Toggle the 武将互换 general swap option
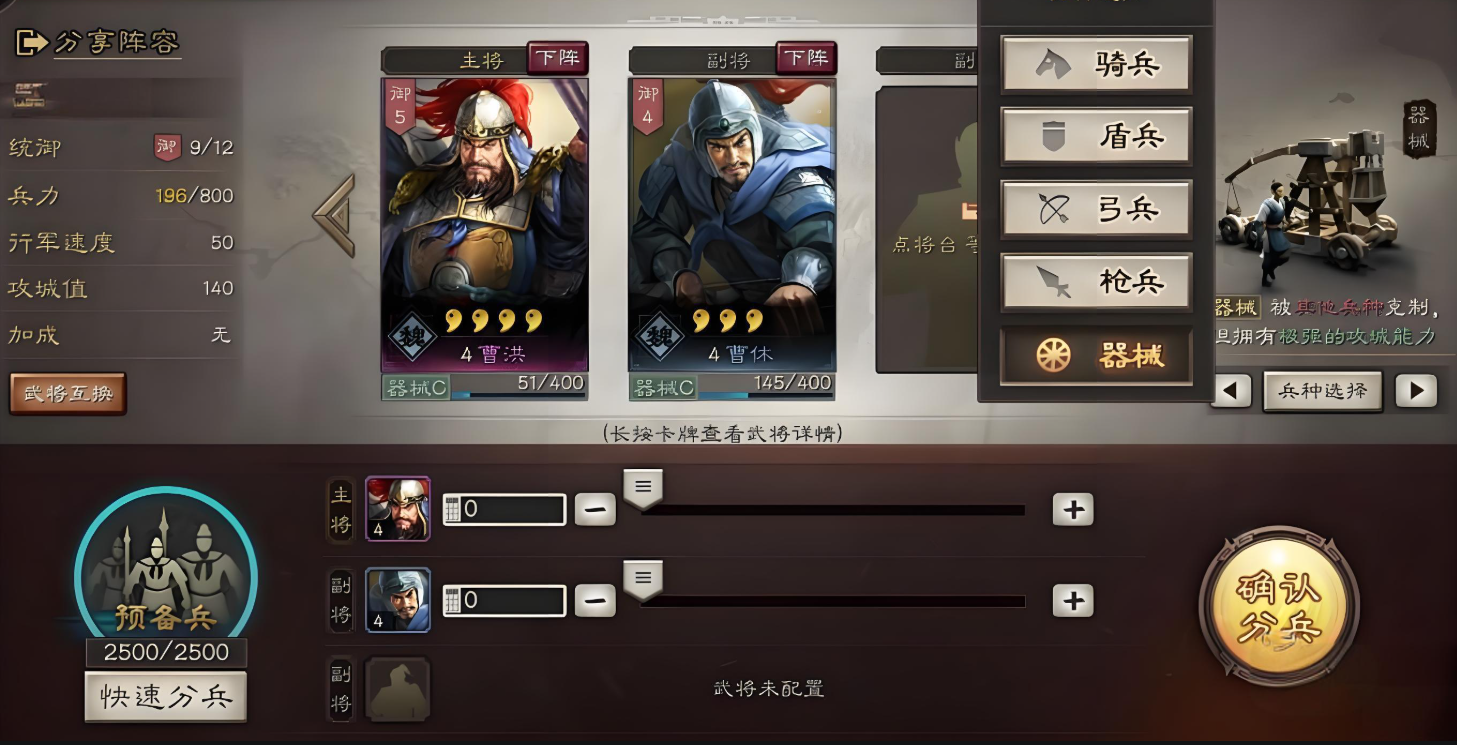The image size is (1457, 745). [67, 394]
